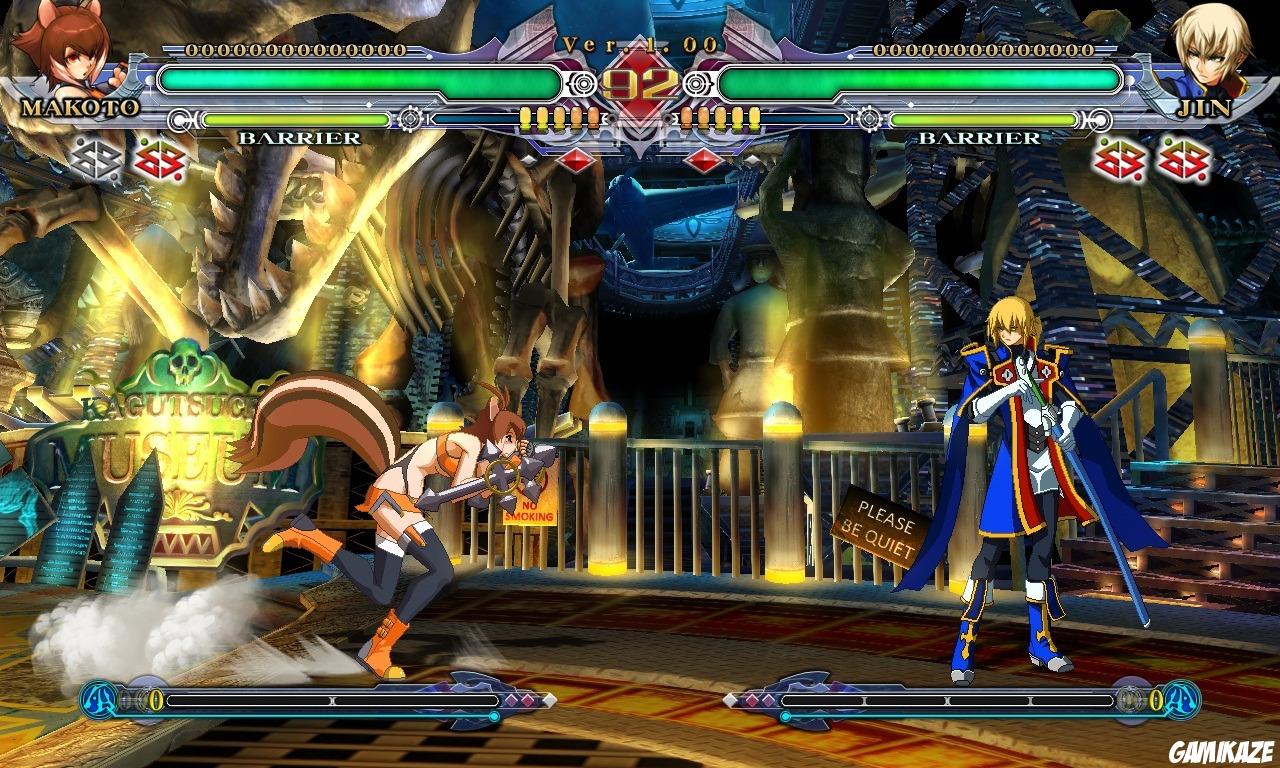Select Makoto's red Burst icon
1280x768 pixels.
[x=160, y=160]
